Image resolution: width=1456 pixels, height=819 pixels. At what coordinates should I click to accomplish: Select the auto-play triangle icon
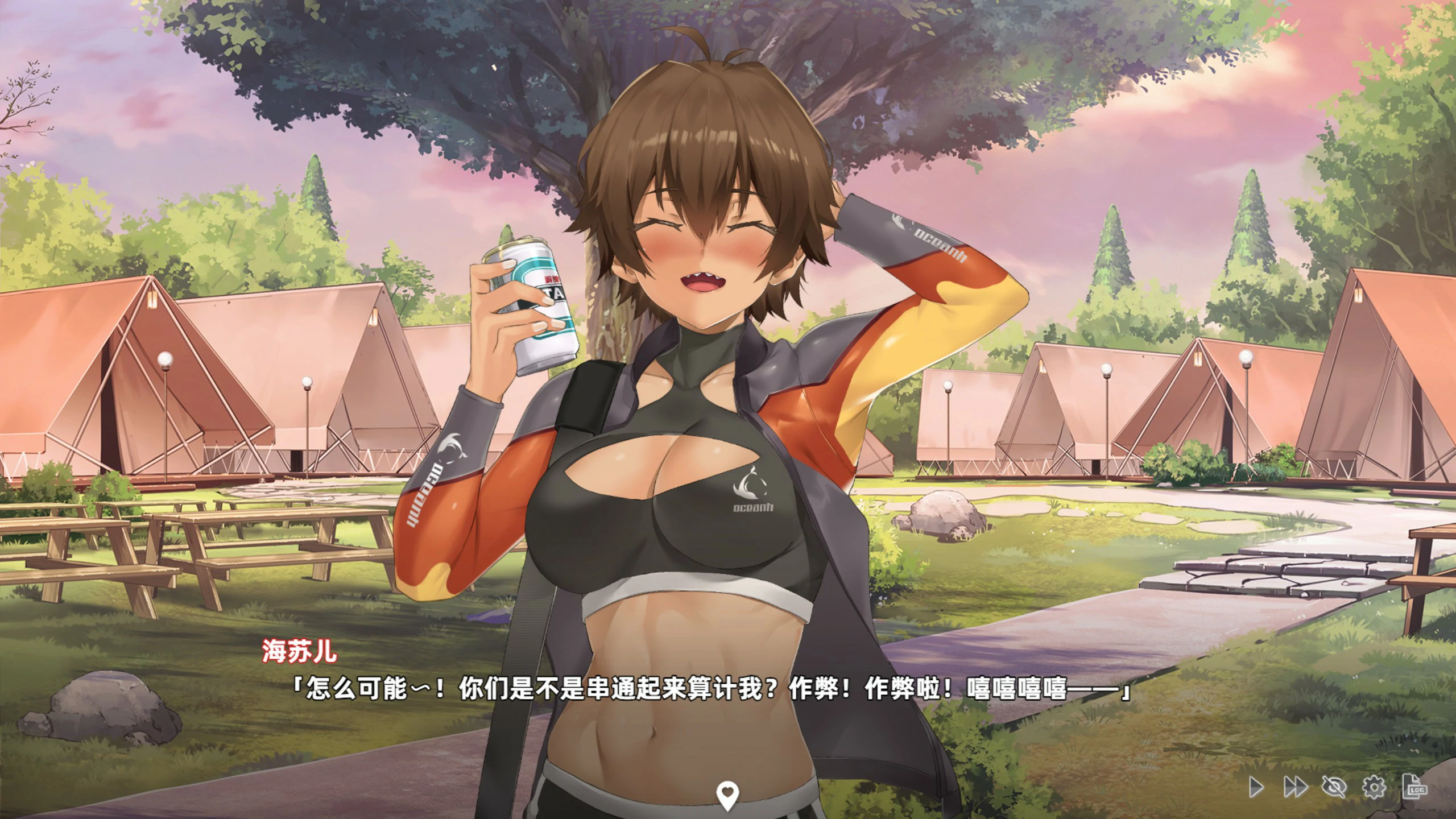coord(1256,787)
